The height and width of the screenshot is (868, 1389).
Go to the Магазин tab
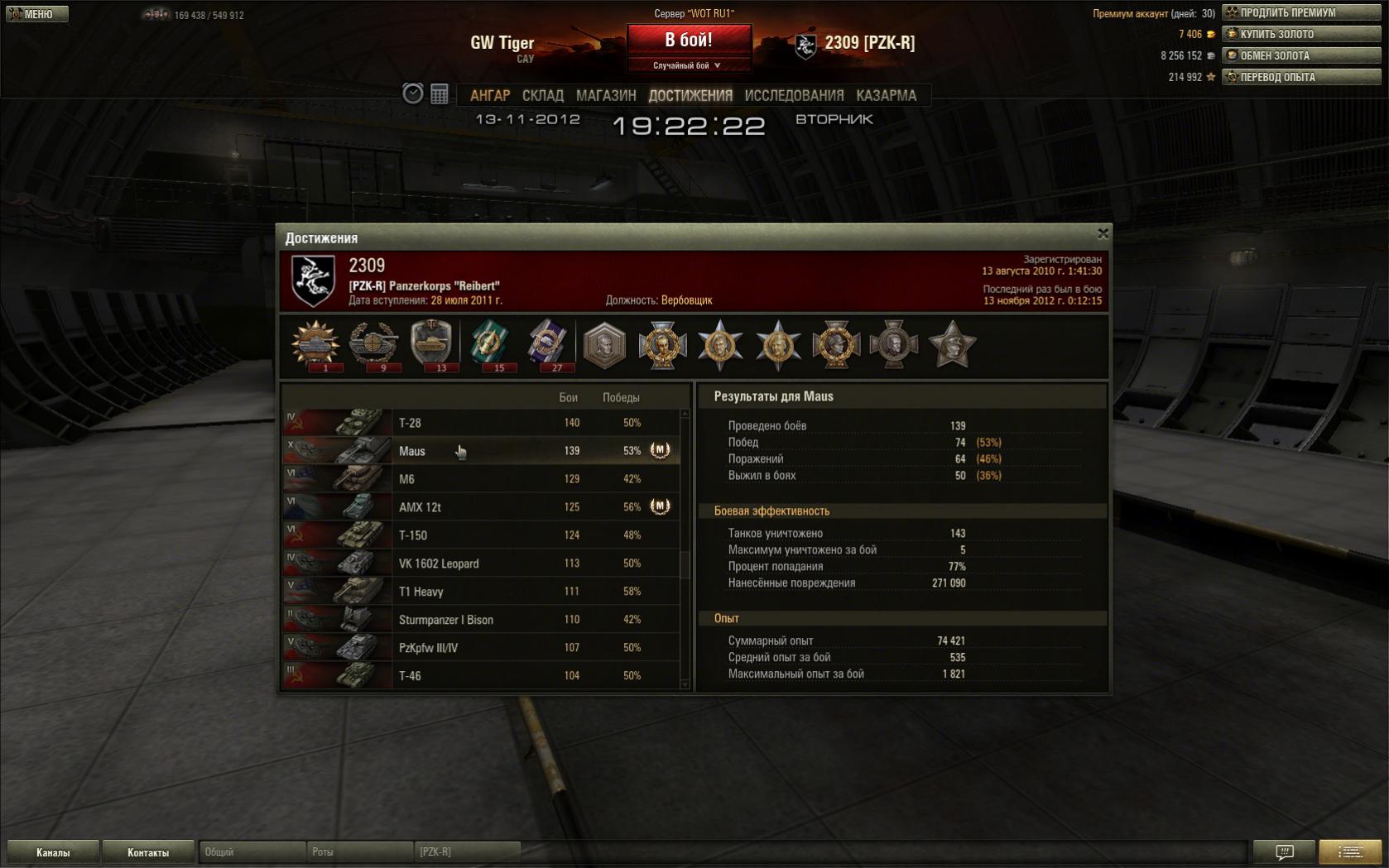606,96
